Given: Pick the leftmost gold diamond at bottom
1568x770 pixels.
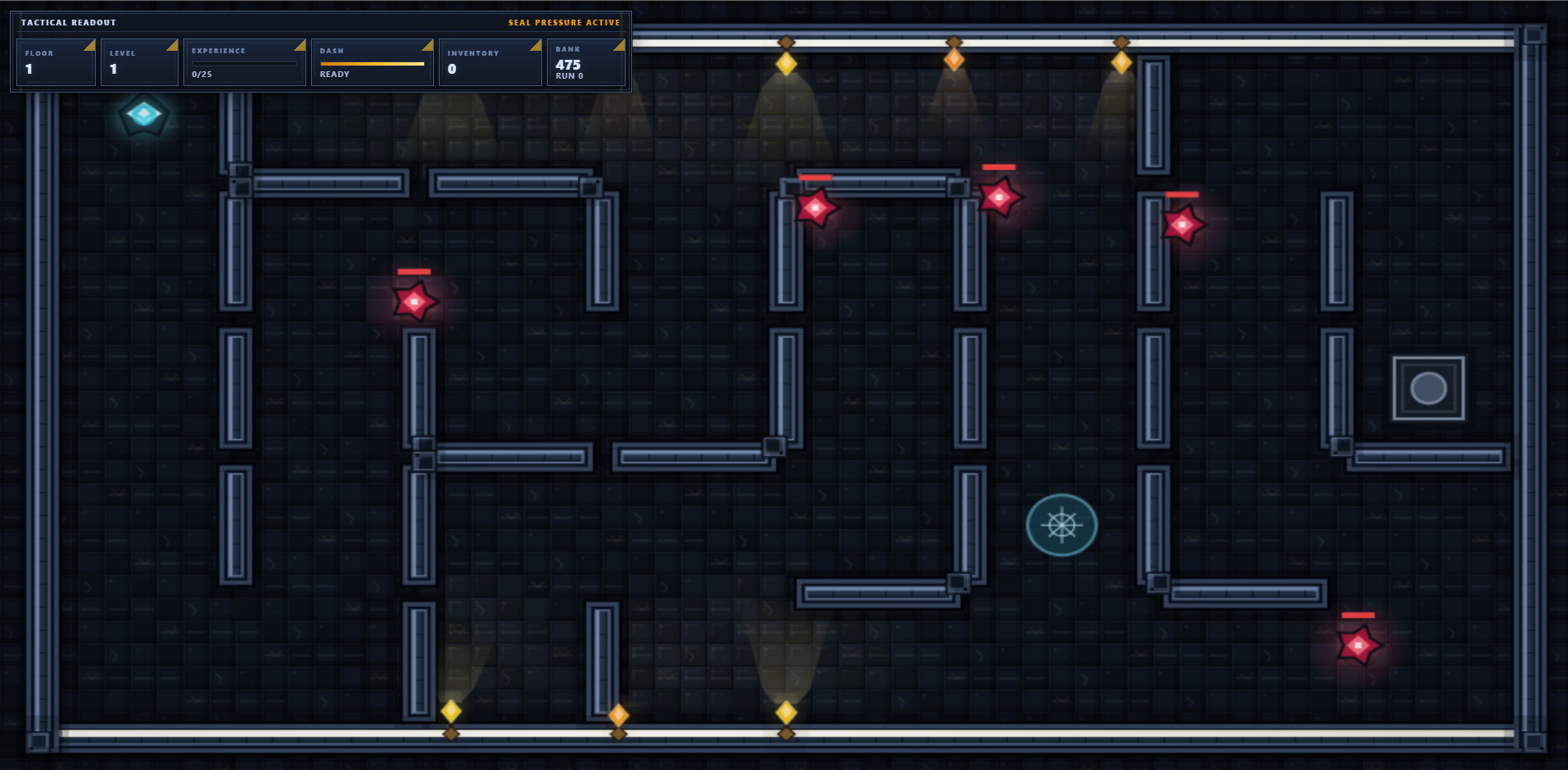Looking at the screenshot, I should click(450, 712).
